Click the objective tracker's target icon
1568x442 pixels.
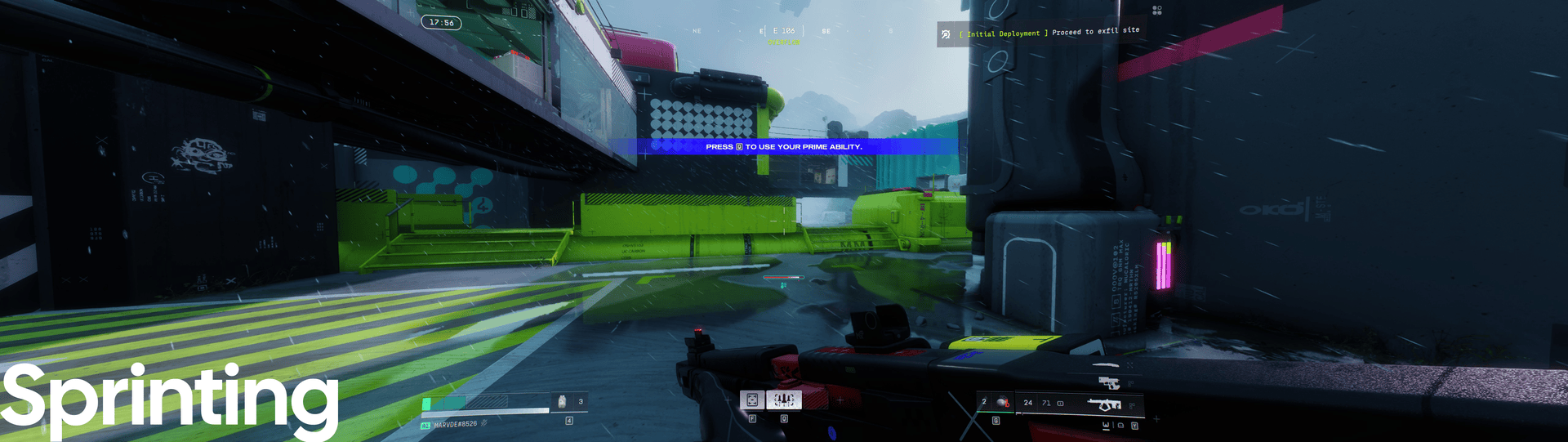tap(946, 34)
